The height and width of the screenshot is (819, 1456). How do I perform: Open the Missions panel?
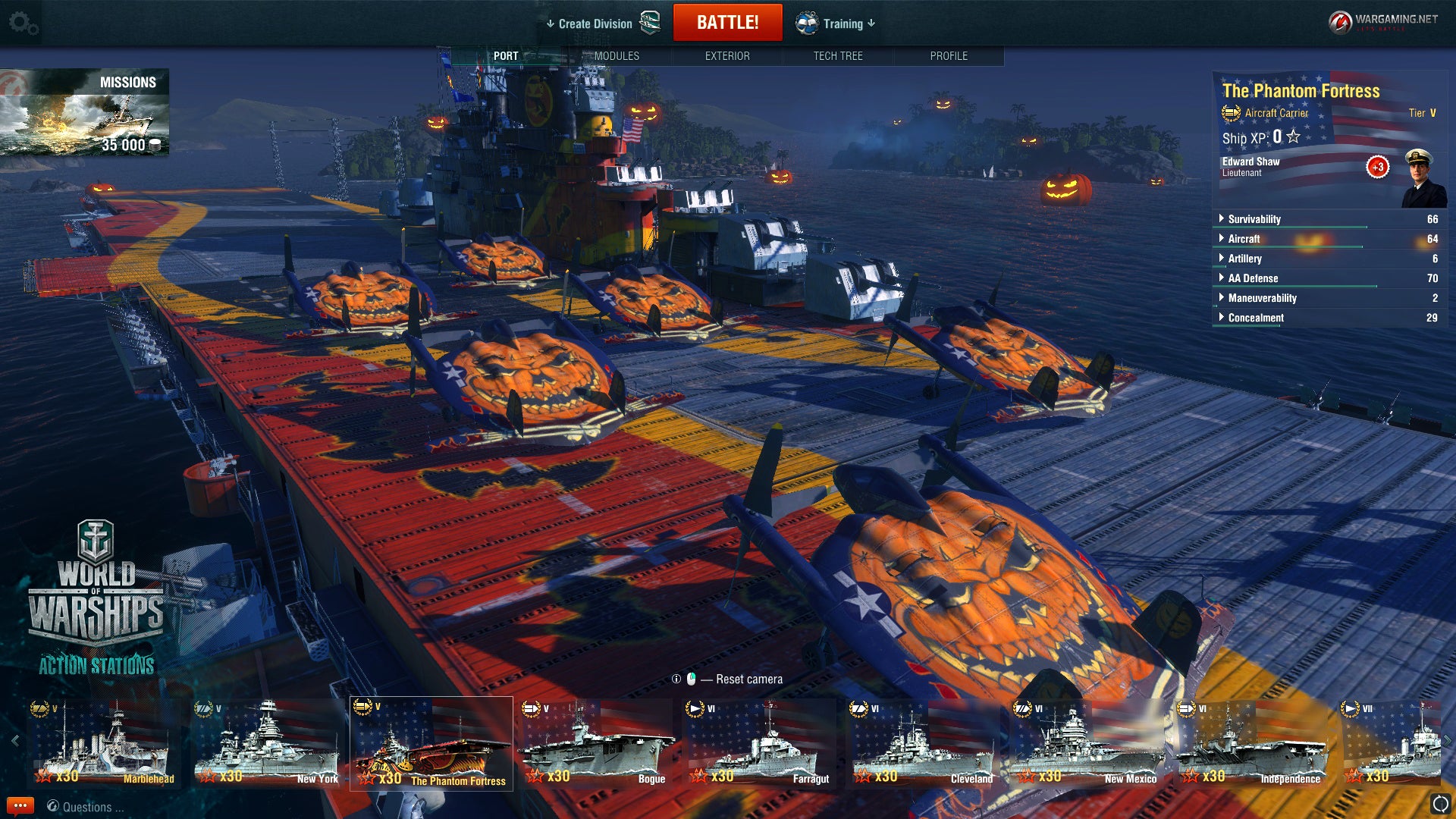click(85, 112)
